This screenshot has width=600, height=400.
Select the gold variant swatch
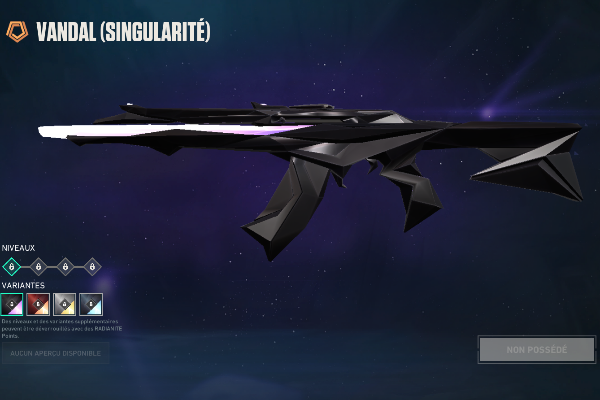coord(65,304)
